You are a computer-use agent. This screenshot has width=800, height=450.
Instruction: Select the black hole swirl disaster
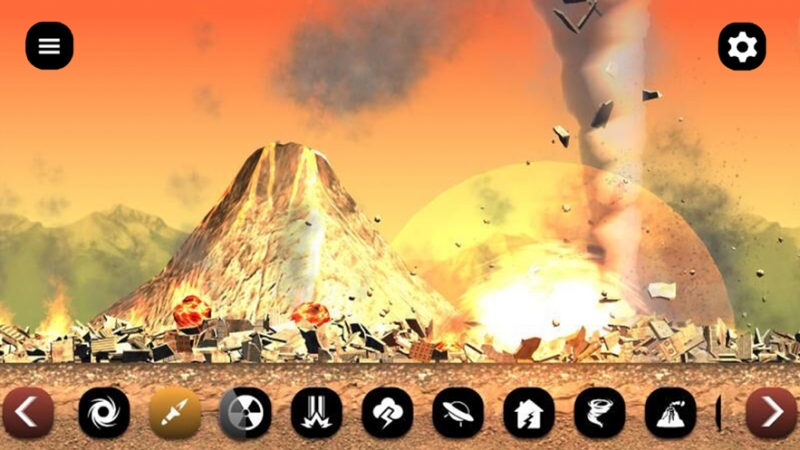tap(104, 413)
